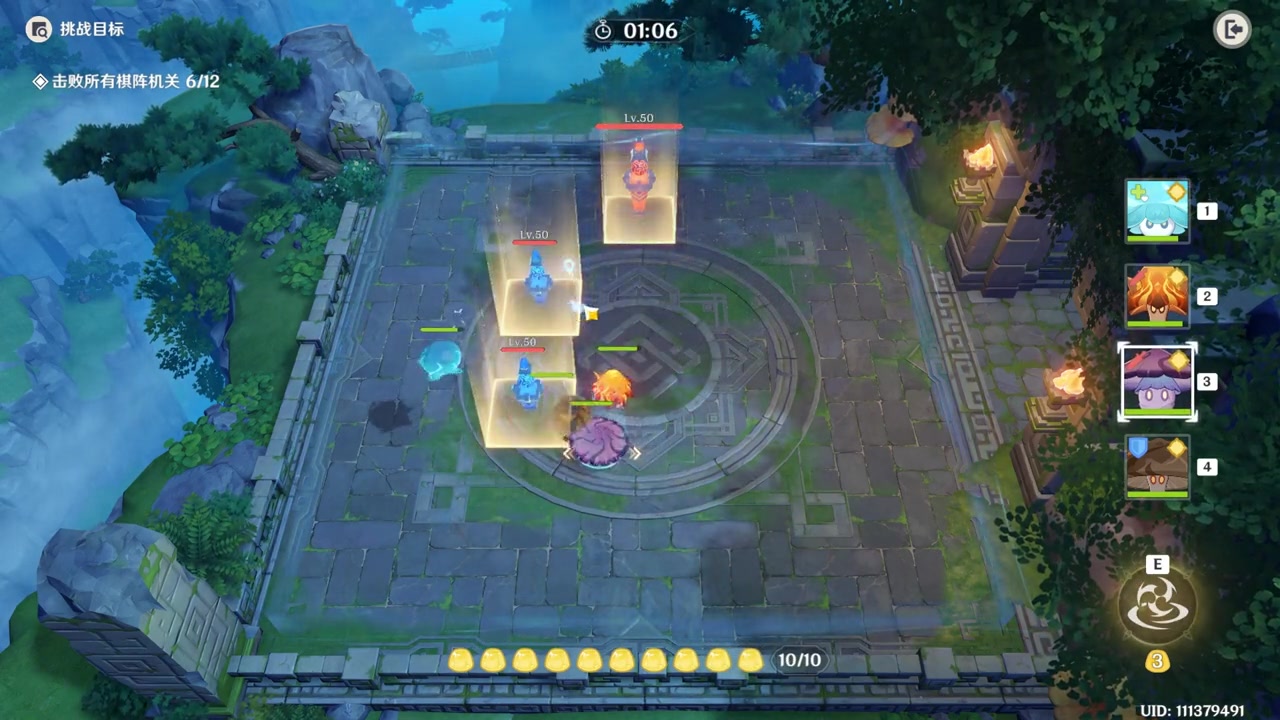The image size is (1280, 720).
Task: Click the yellow gem icon on slot 3 card
Action: (1179, 362)
